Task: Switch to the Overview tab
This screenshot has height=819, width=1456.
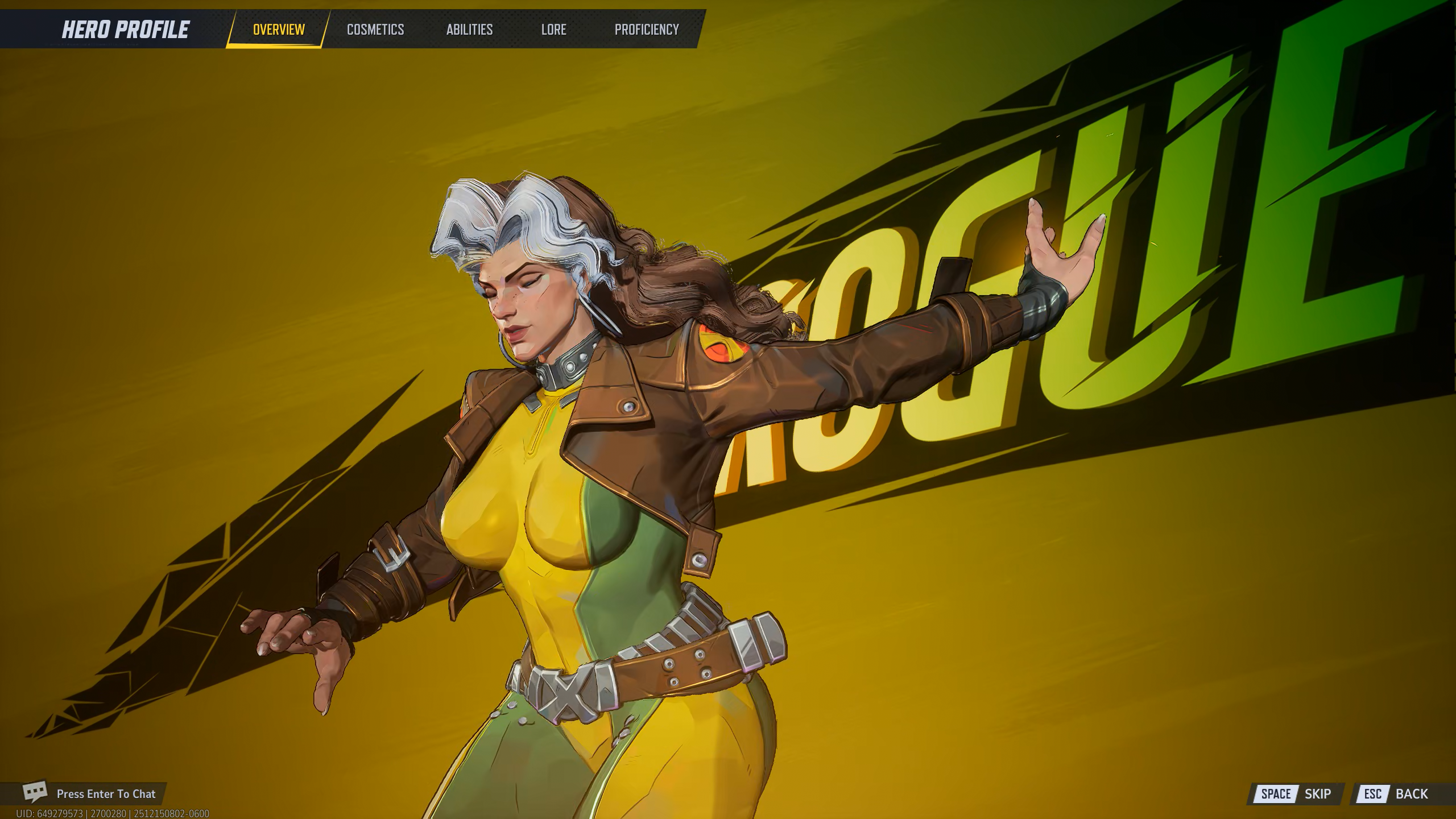Action: 279,30
